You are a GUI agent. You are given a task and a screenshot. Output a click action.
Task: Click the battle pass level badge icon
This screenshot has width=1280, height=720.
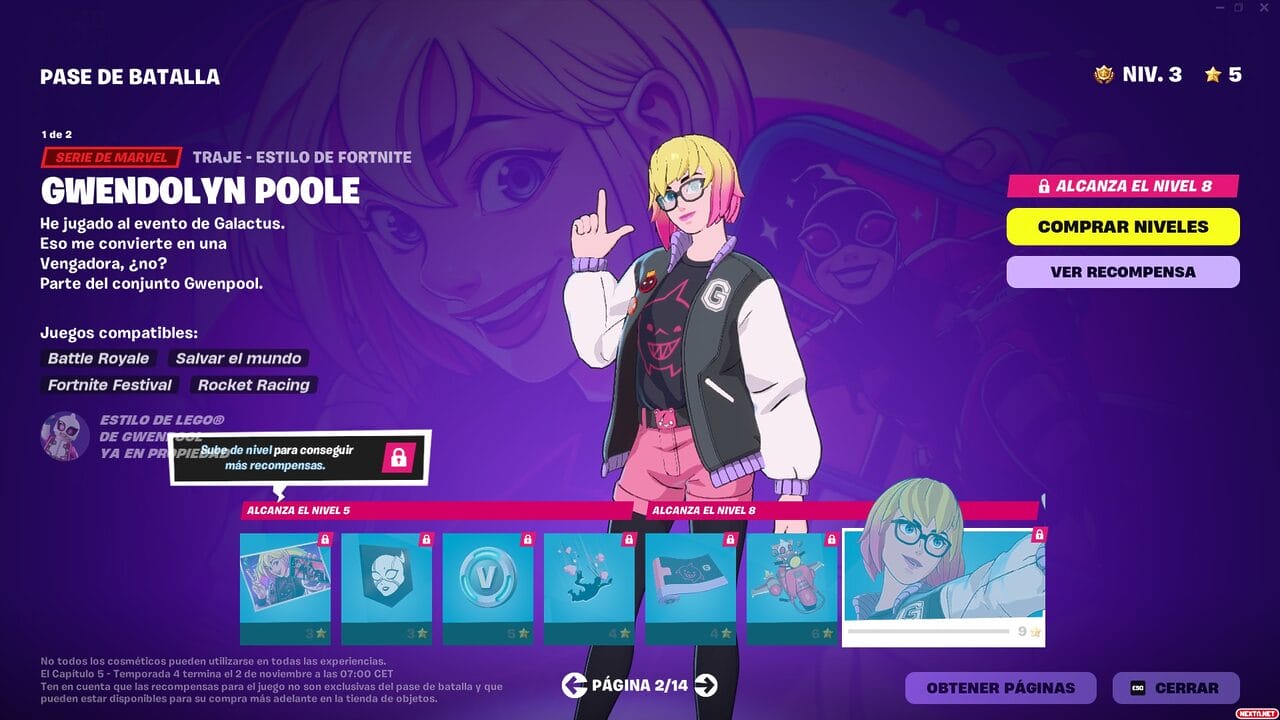(1102, 74)
